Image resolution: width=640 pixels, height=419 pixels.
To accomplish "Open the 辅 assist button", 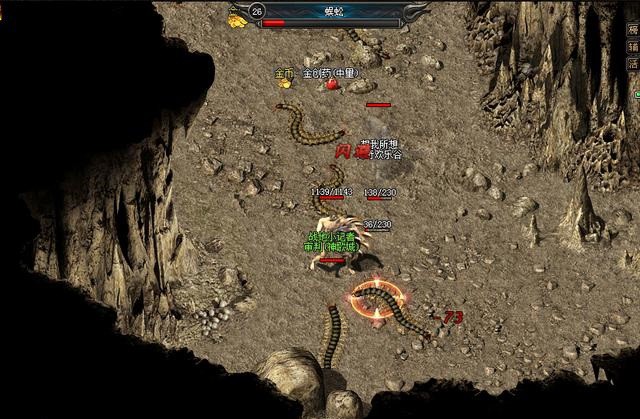I will [632, 46].
